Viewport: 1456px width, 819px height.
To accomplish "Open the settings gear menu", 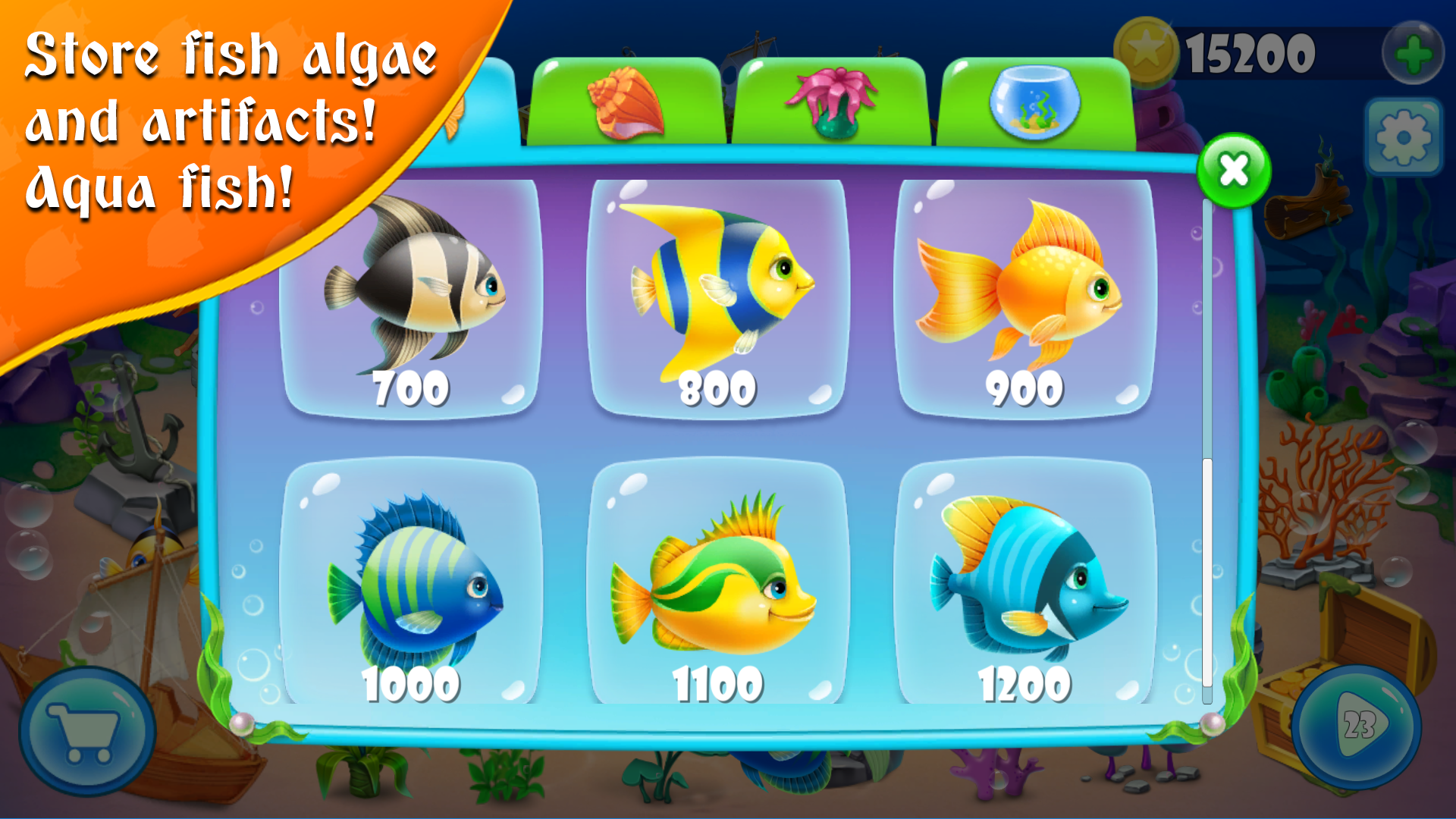I will 1404,139.
